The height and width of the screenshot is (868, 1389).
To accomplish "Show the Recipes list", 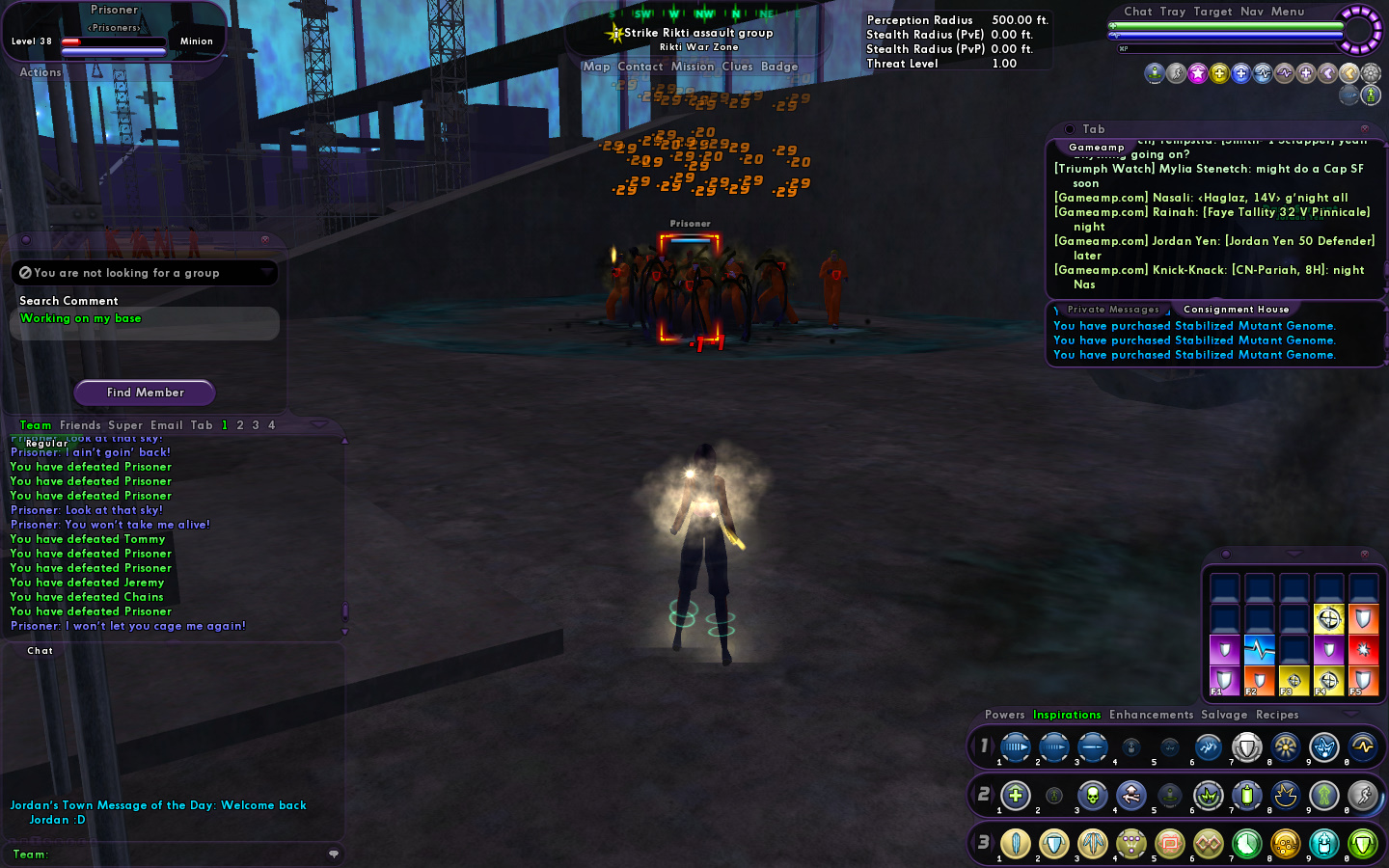I will coord(1277,715).
